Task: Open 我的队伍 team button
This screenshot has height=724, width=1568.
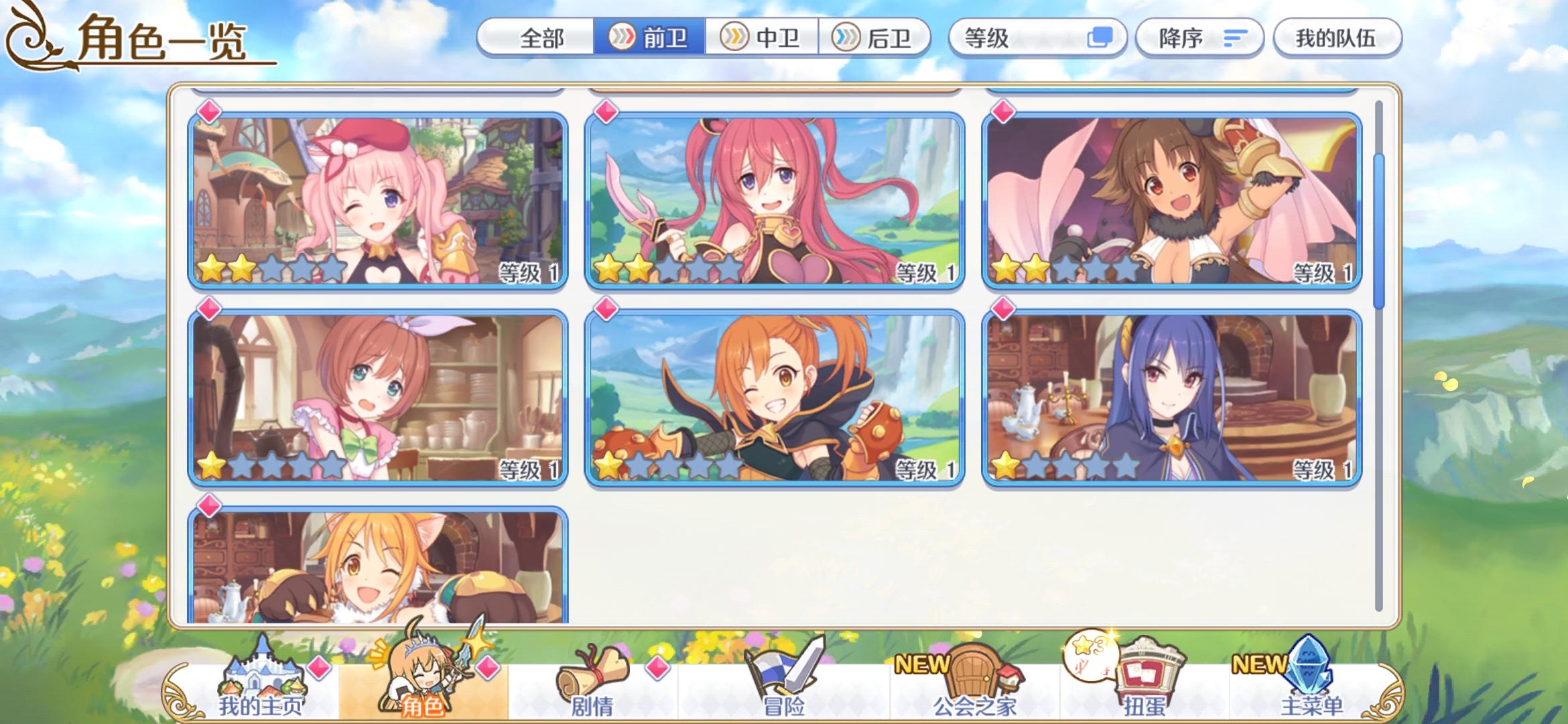Action: click(1337, 38)
